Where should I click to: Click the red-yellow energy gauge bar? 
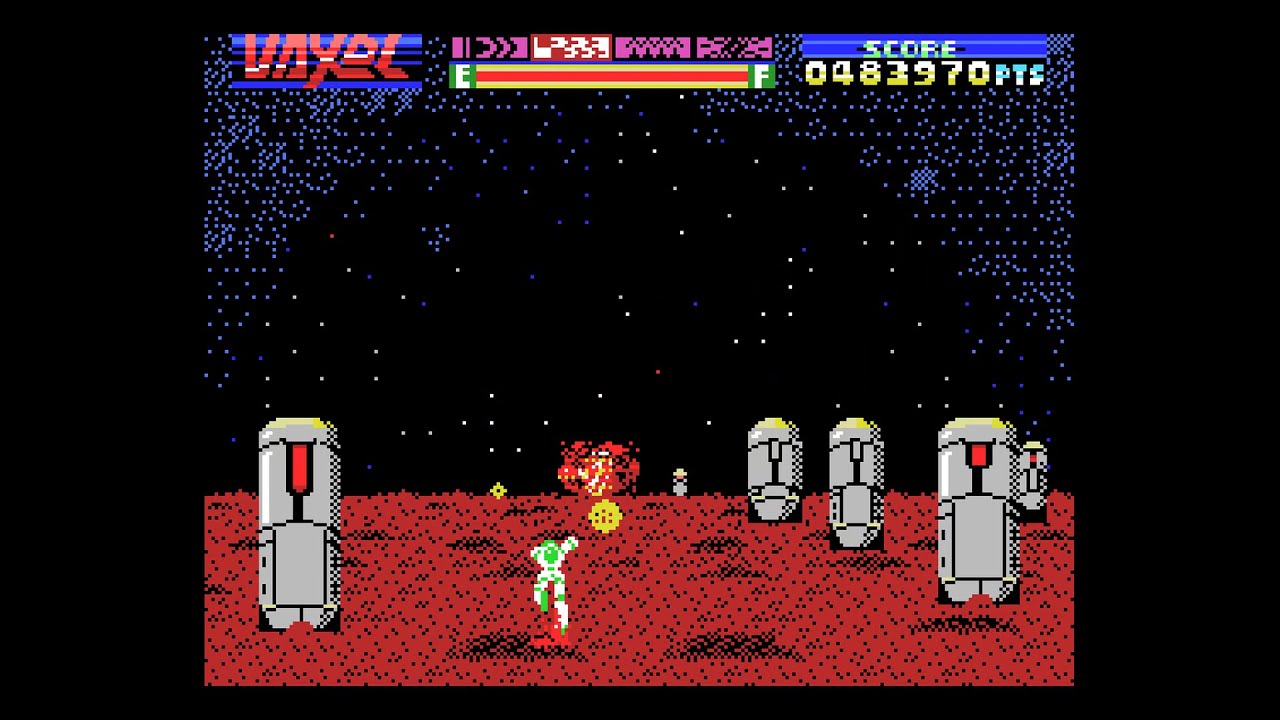pos(612,75)
